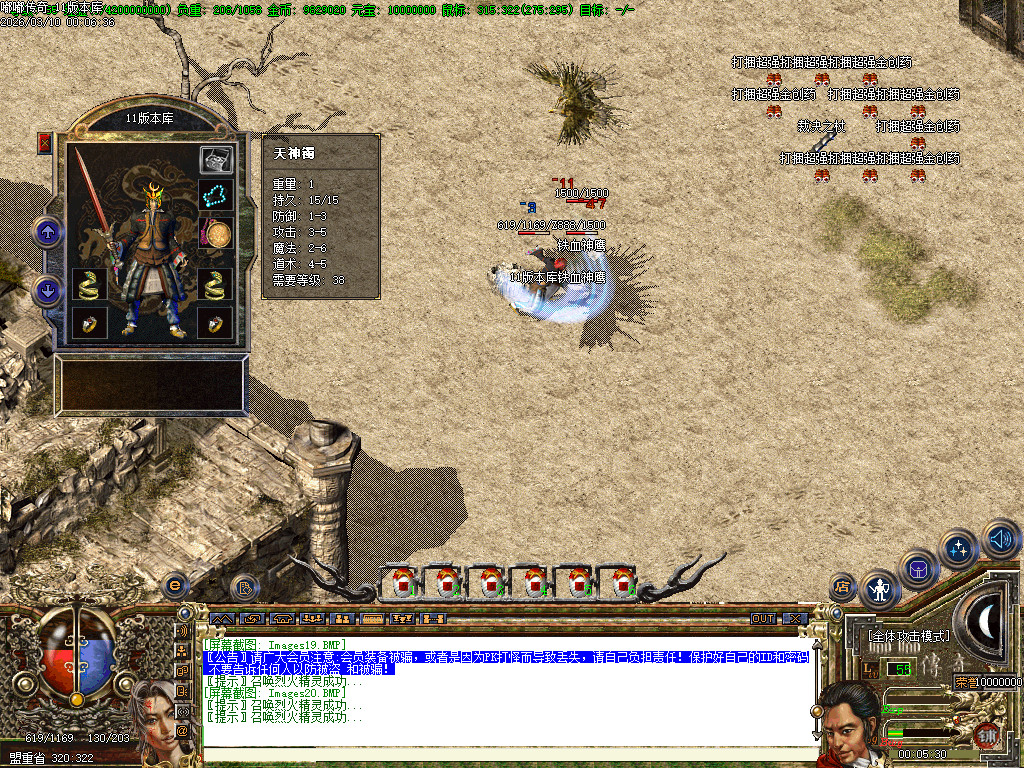Viewport: 1024px width, 768px height.
Task: Use the potion in belt slot 6
Action: (622, 581)
